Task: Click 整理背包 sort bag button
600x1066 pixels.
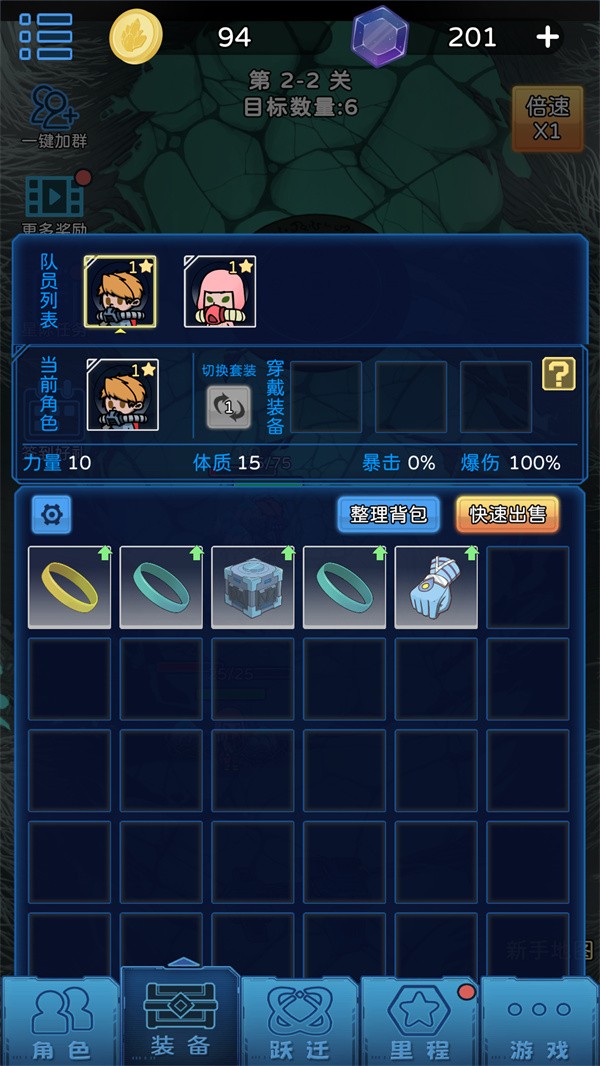Action: click(x=388, y=514)
